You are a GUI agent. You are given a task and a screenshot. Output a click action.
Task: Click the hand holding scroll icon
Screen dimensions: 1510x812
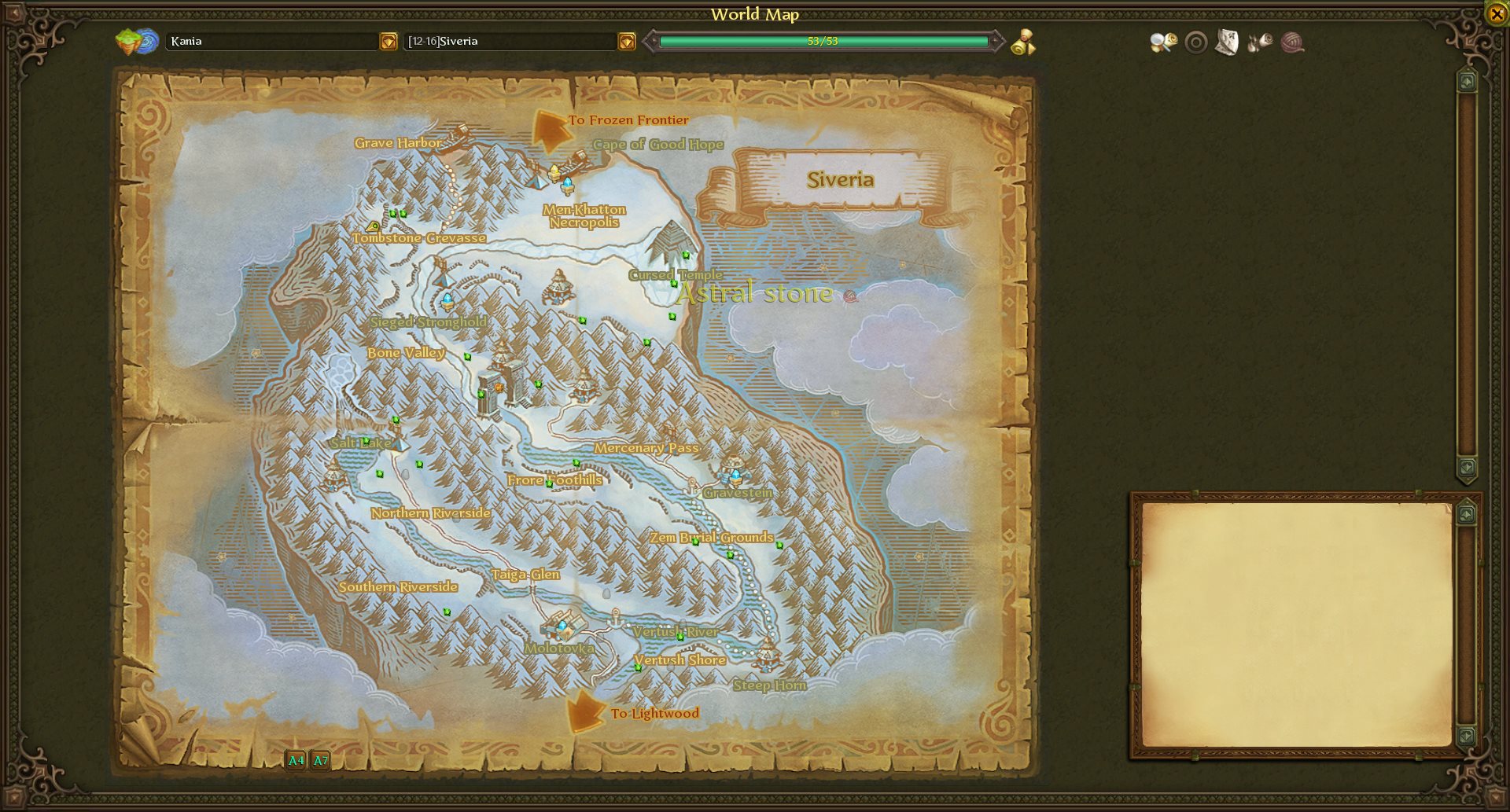click(x=1260, y=42)
